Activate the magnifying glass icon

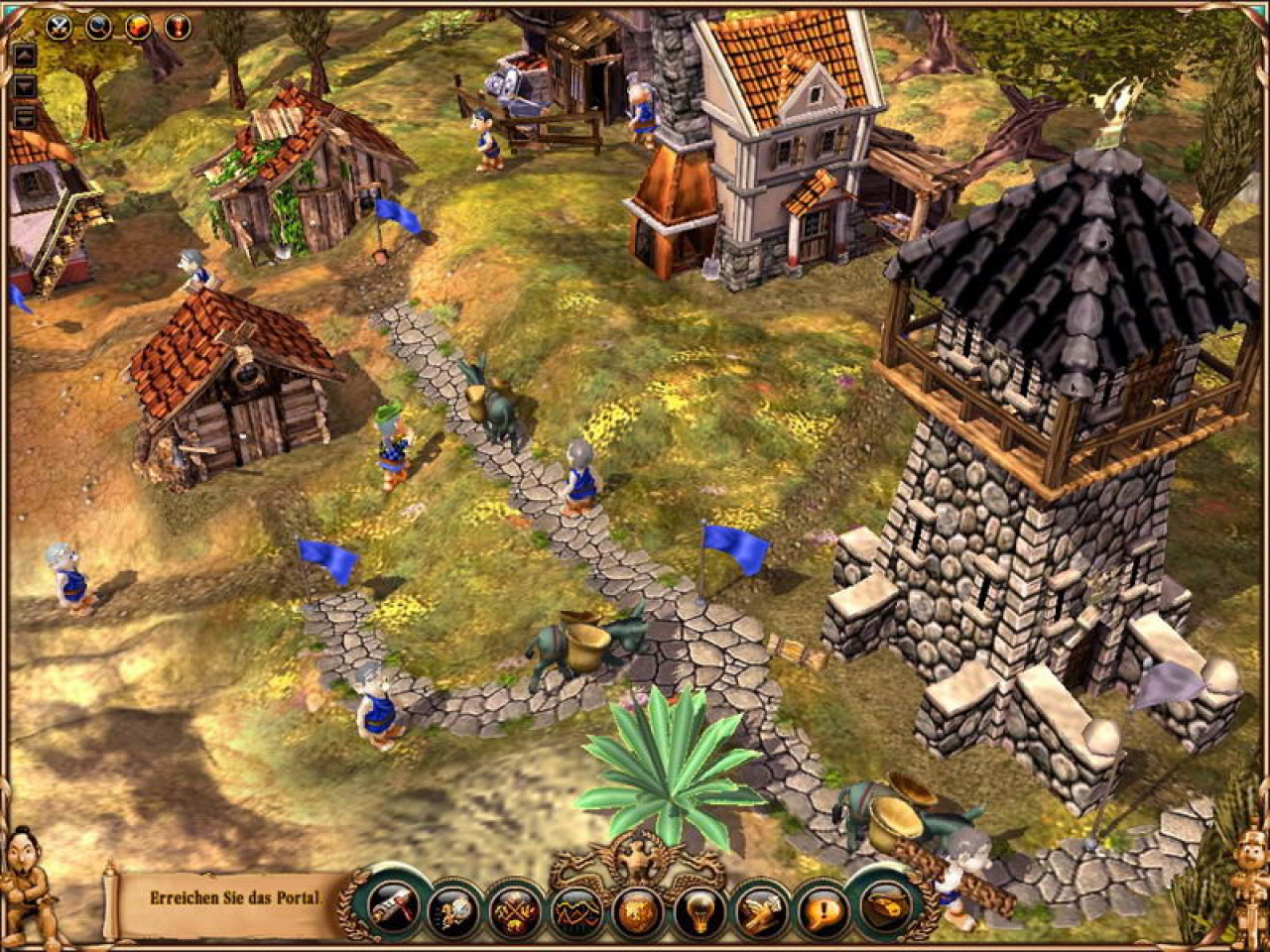100,27
